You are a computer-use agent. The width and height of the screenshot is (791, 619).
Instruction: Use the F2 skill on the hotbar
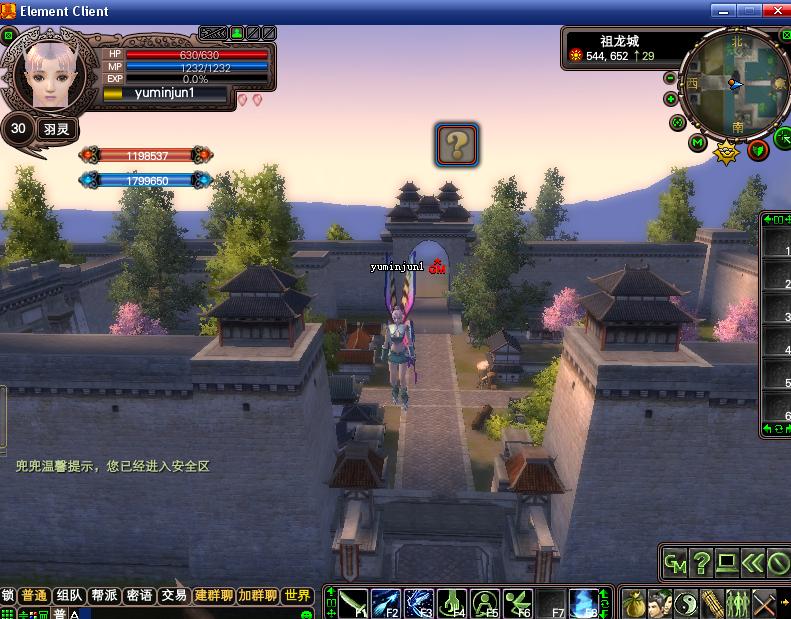(386, 604)
